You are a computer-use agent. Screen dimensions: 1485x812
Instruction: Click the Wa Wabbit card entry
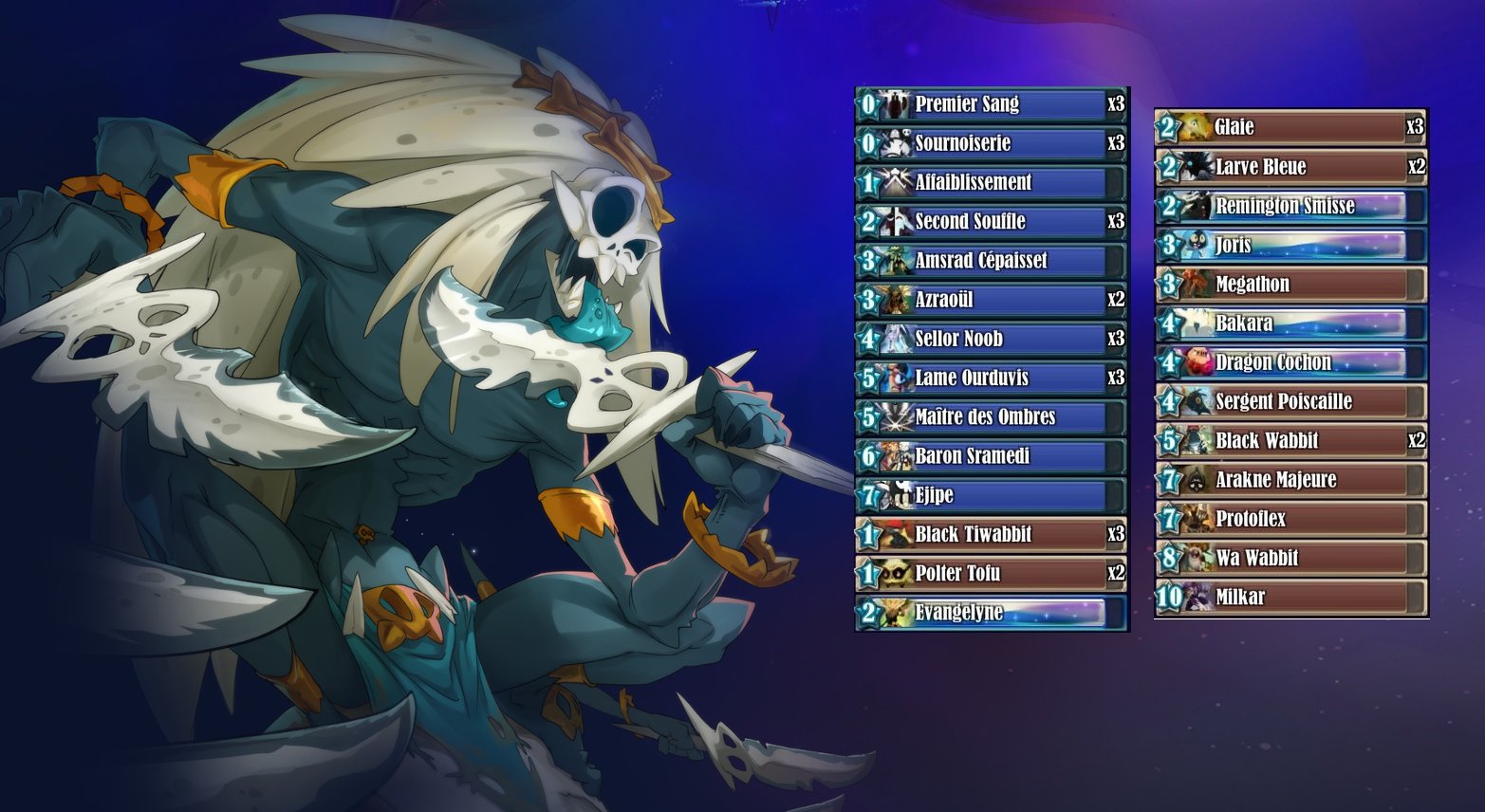pyautogui.click(x=1290, y=558)
